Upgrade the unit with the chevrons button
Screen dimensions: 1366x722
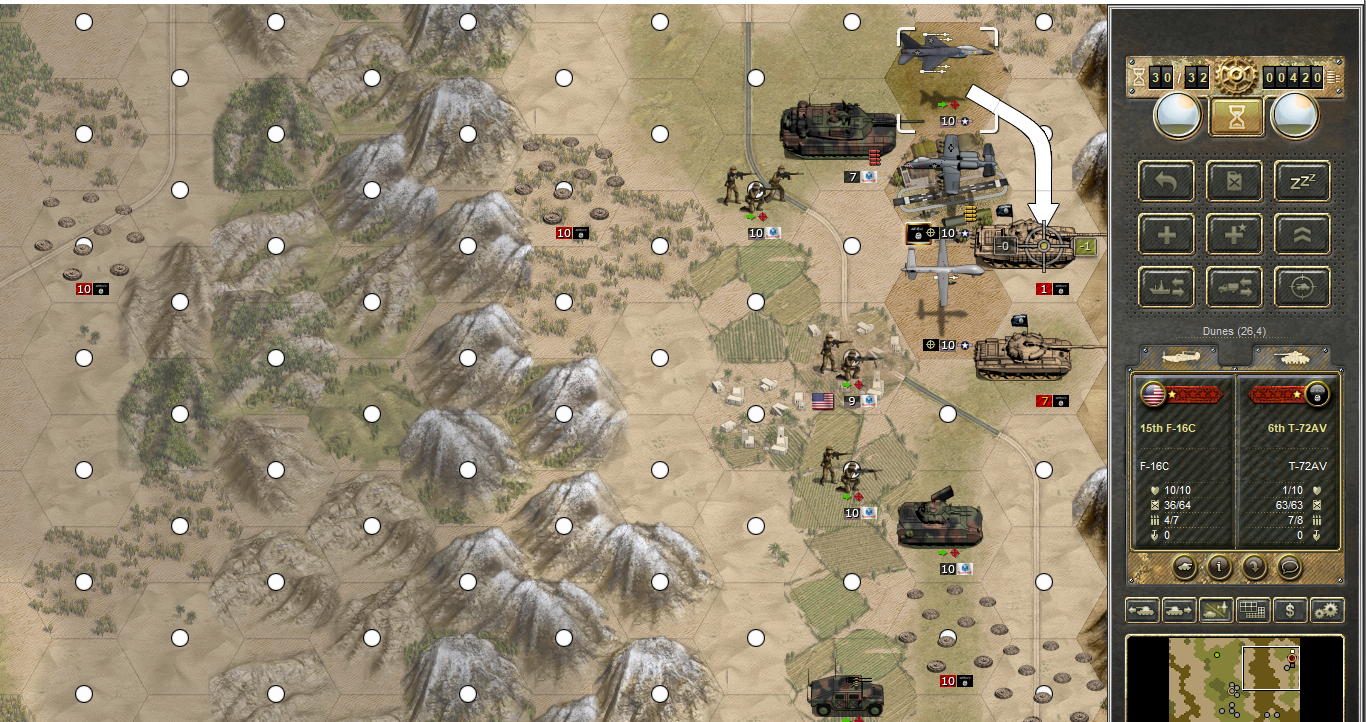pyautogui.click(x=1302, y=235)
